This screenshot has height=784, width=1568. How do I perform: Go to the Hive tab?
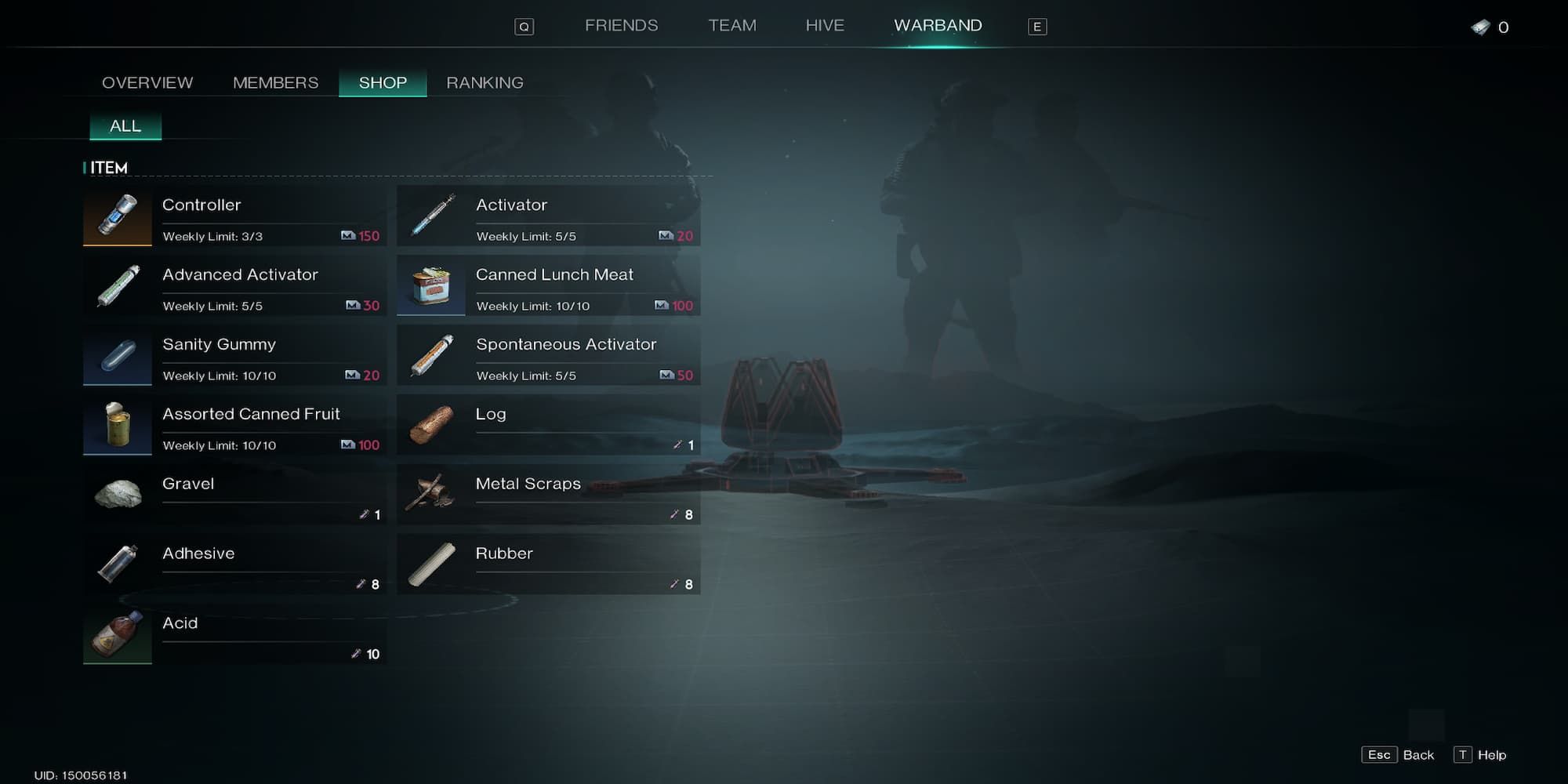(x=825, y=26)
